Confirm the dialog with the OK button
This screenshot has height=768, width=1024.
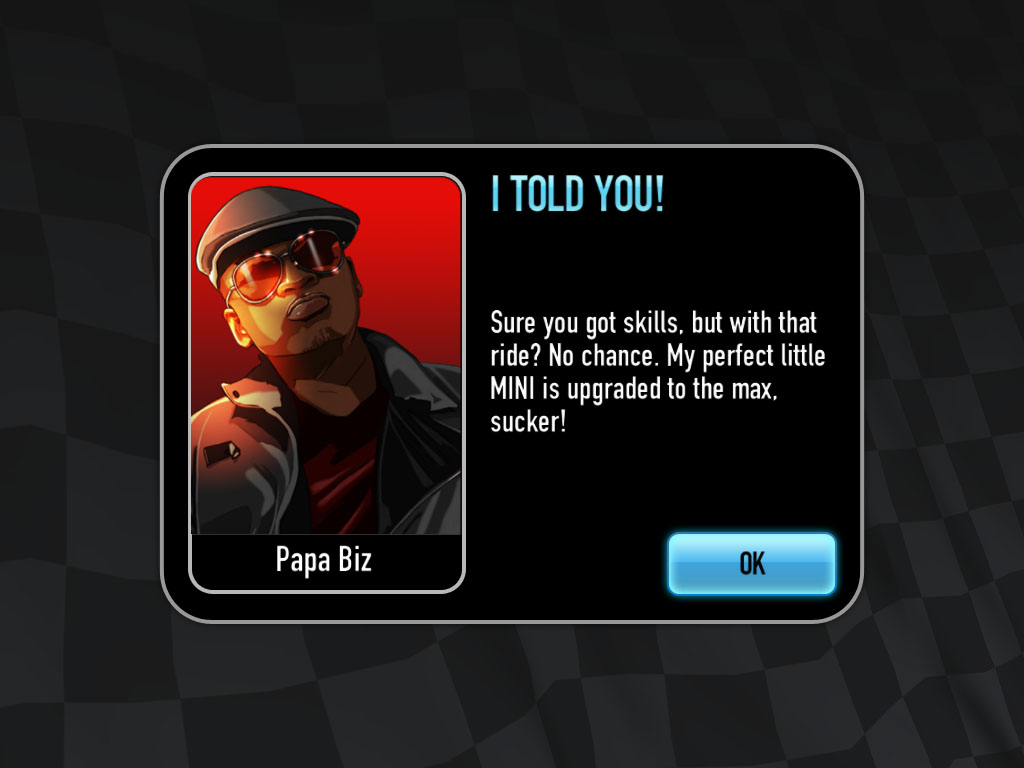click(751, 564)
